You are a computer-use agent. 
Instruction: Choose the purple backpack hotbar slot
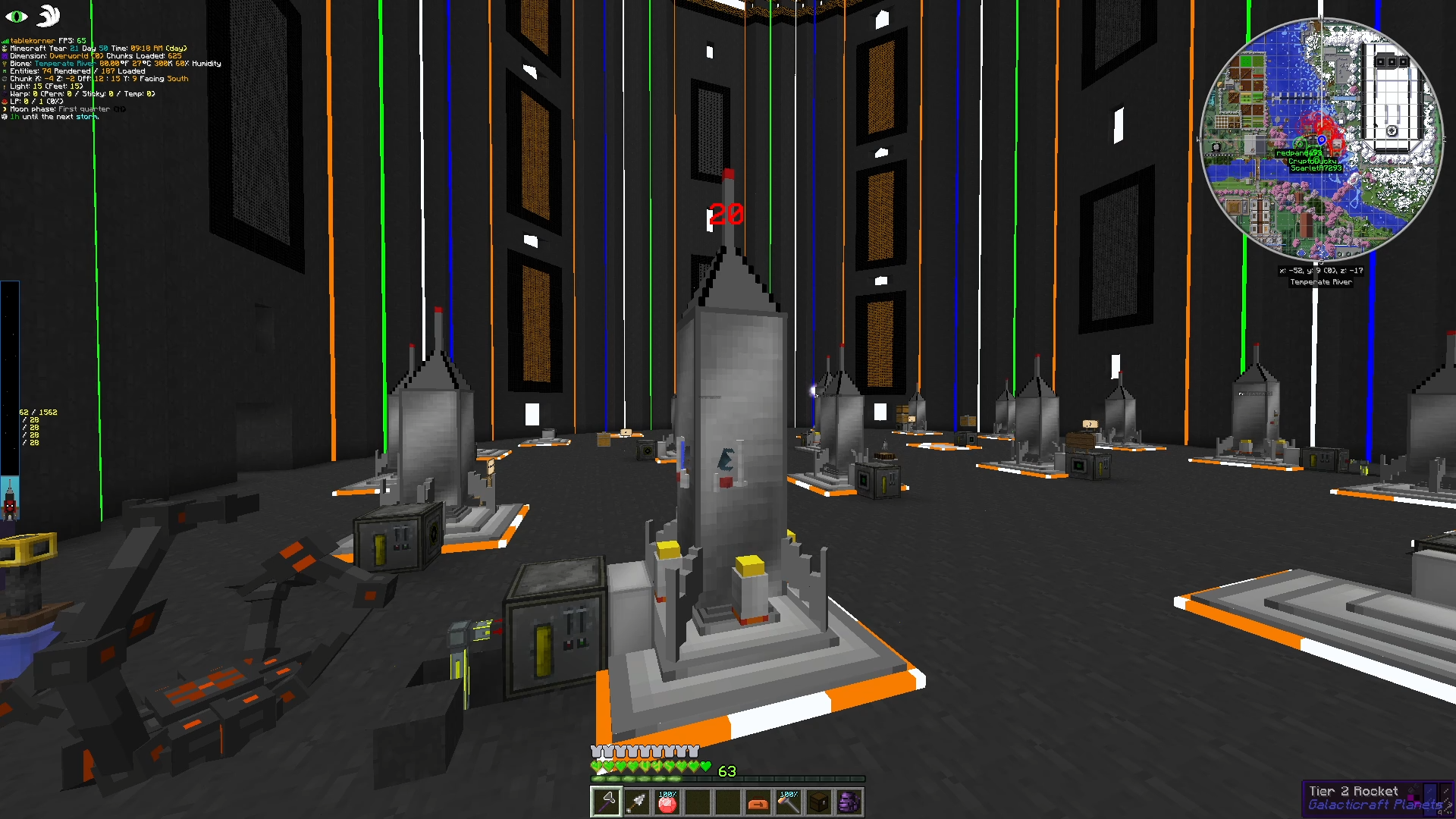849,802
